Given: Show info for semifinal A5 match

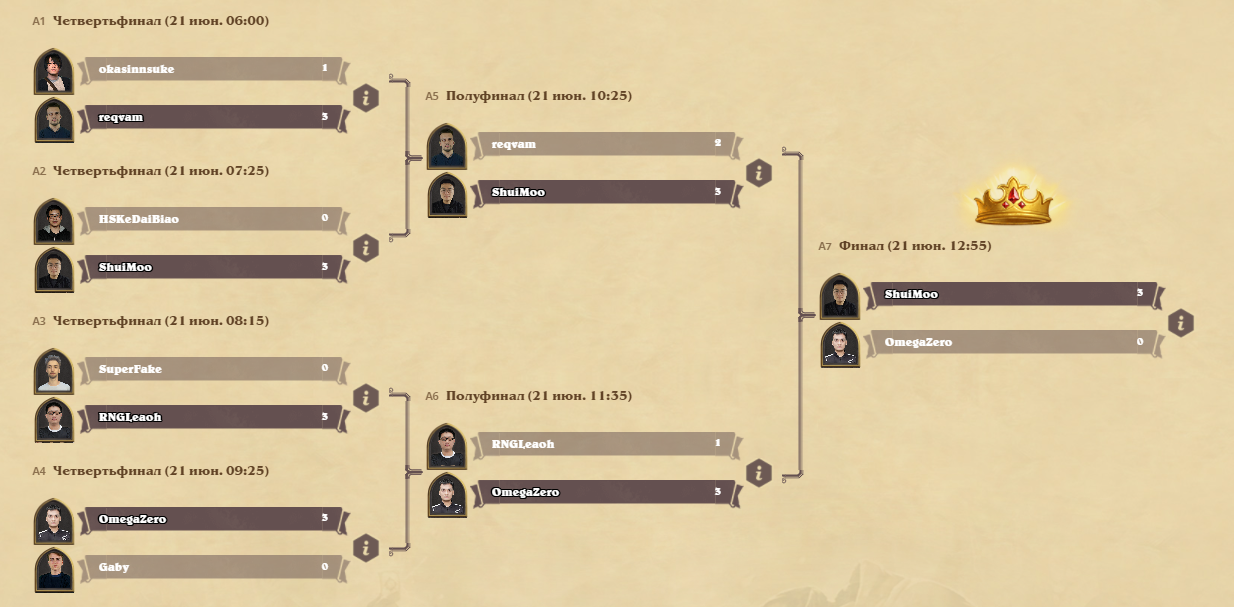Looking at the screenshot, I should click(x=759, y=172).
